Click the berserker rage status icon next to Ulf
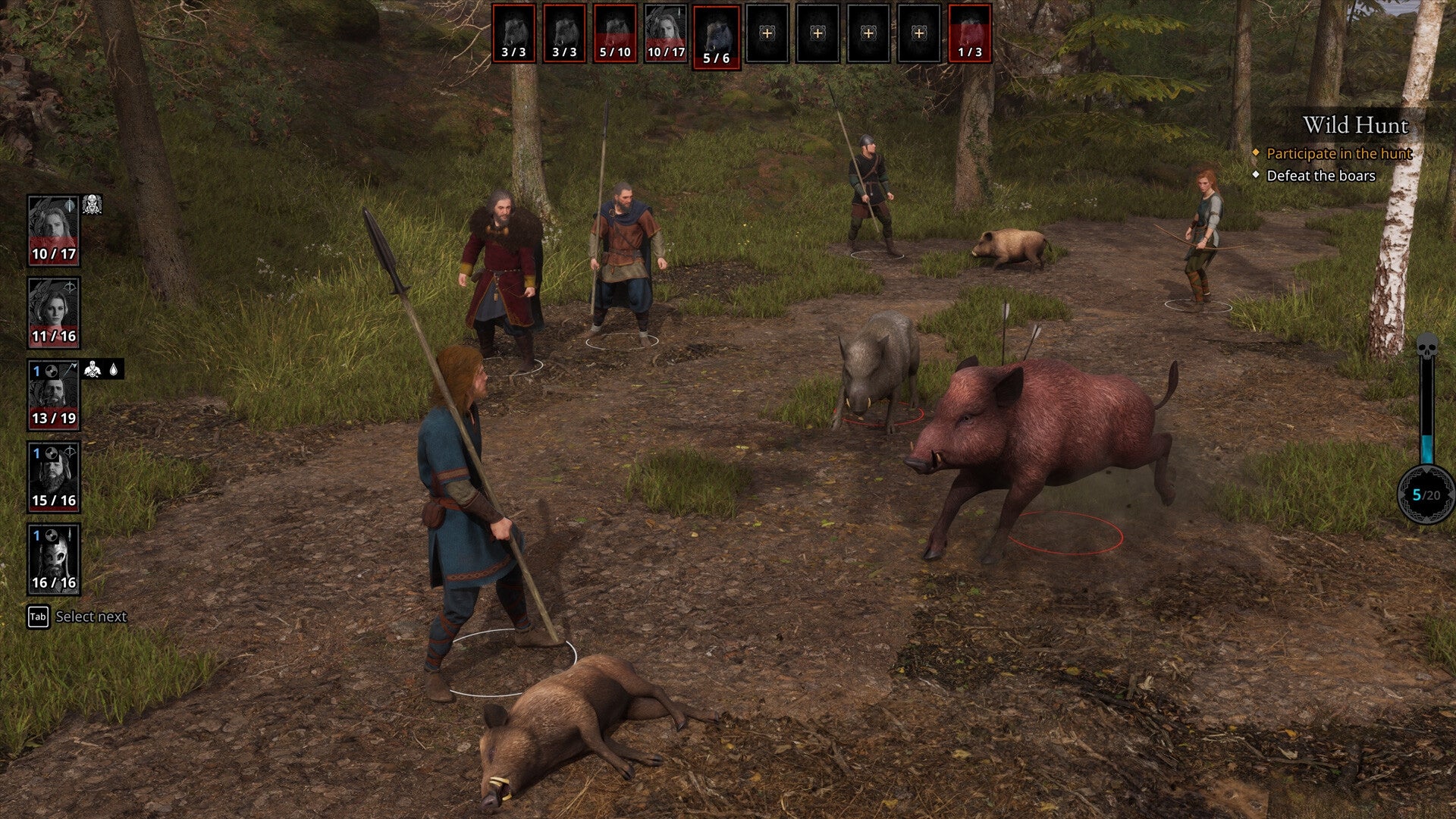The width and height of the screenshot is (1456, 819). (x=93, y=369)
